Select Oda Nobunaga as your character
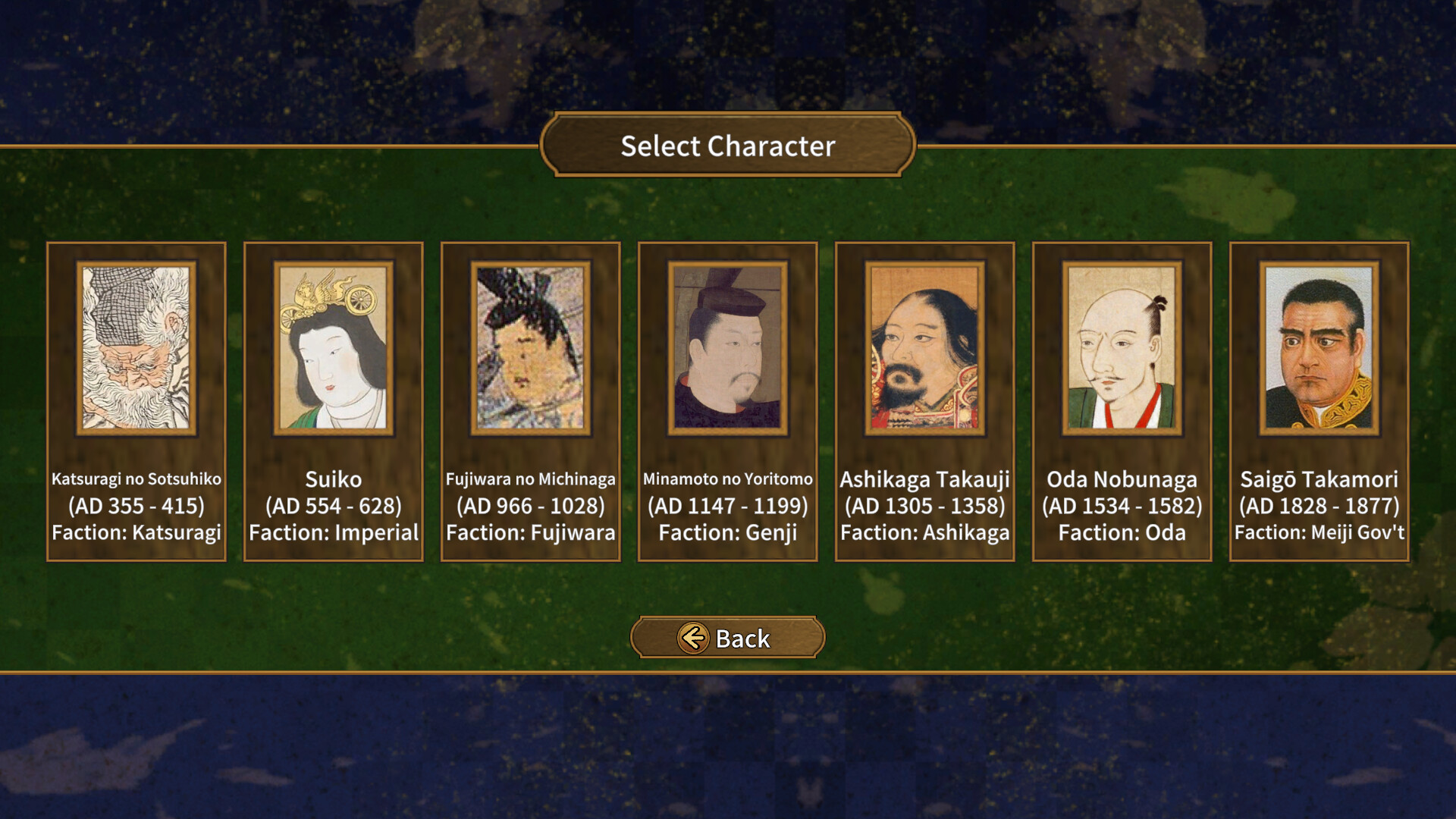The width and height of the screenshot is (1456, 819). [1122, 402]
